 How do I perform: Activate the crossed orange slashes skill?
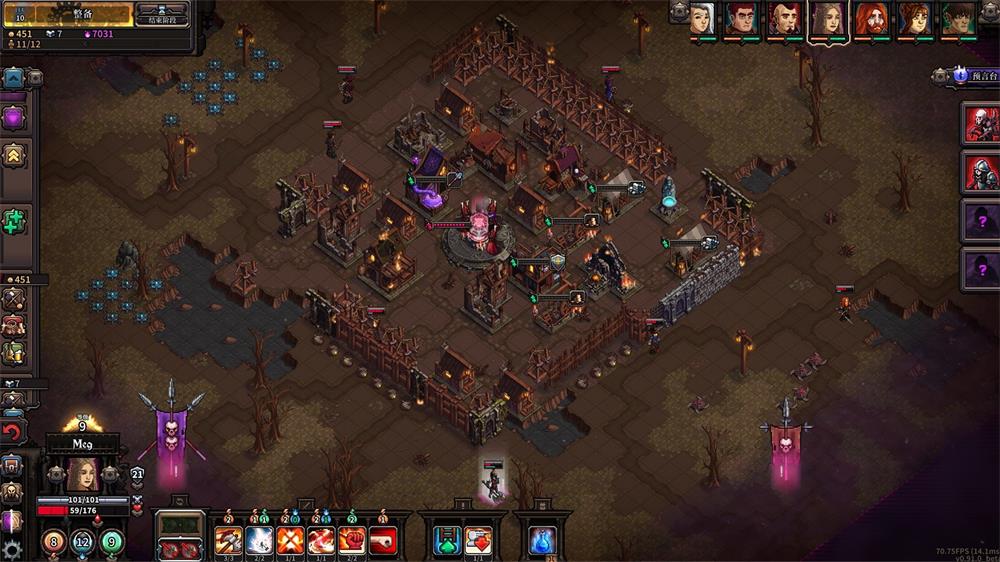click(290, 541)
